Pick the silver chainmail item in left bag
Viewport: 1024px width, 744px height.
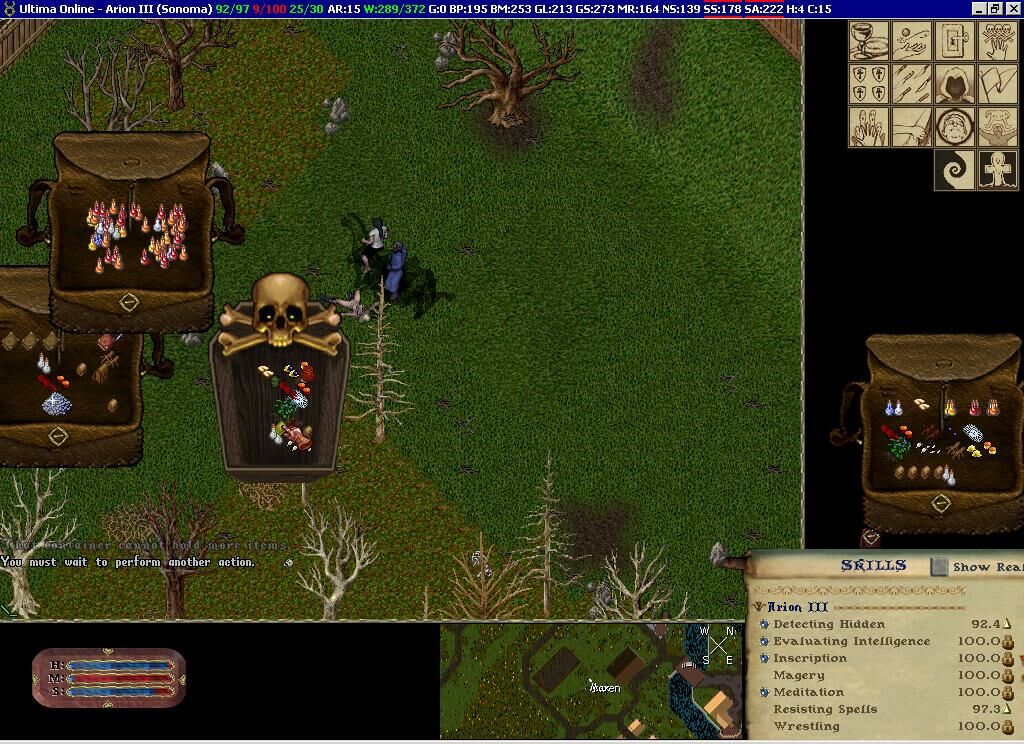point(56,403)
